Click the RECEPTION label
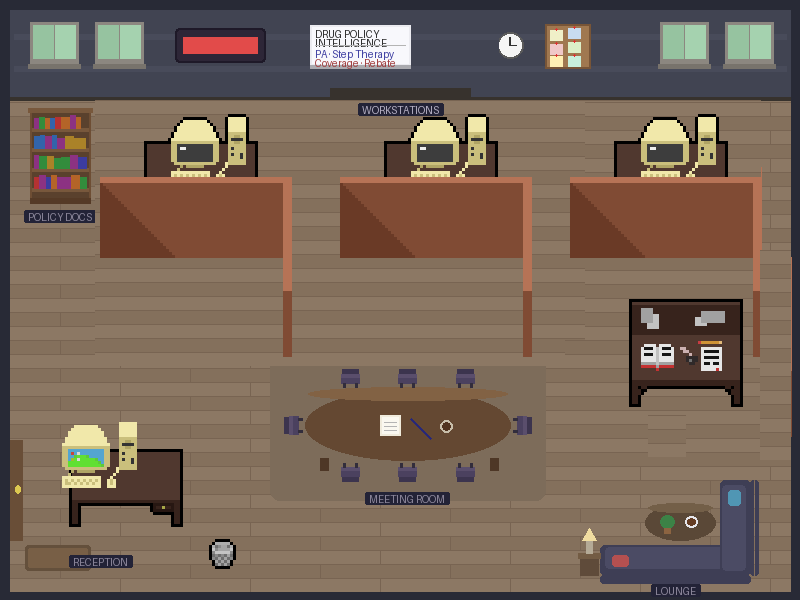This screenshot has height=600, width=800. pyautogui.click(x=100, y=562)
